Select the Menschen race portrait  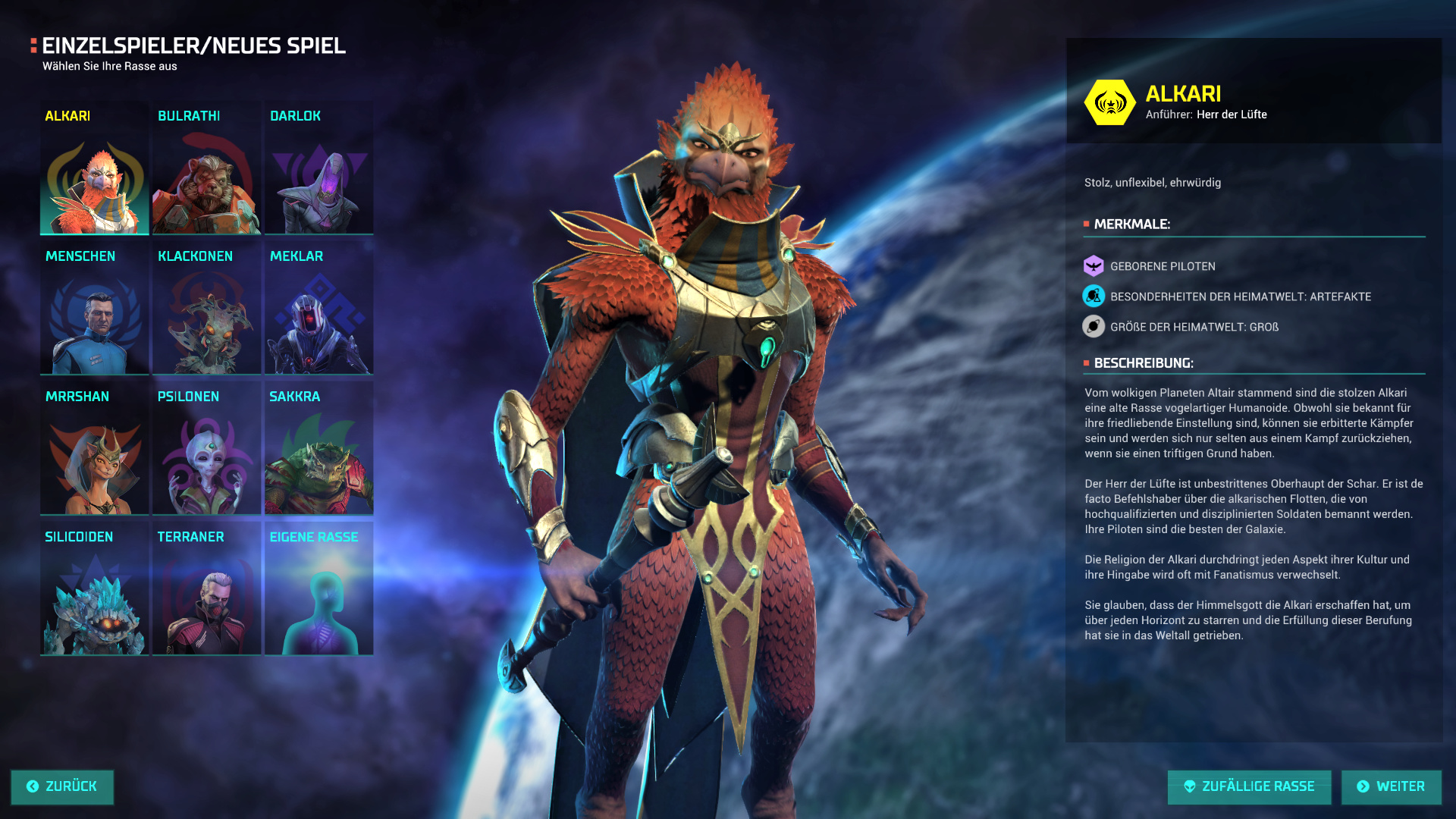click(x=94, y=309)
